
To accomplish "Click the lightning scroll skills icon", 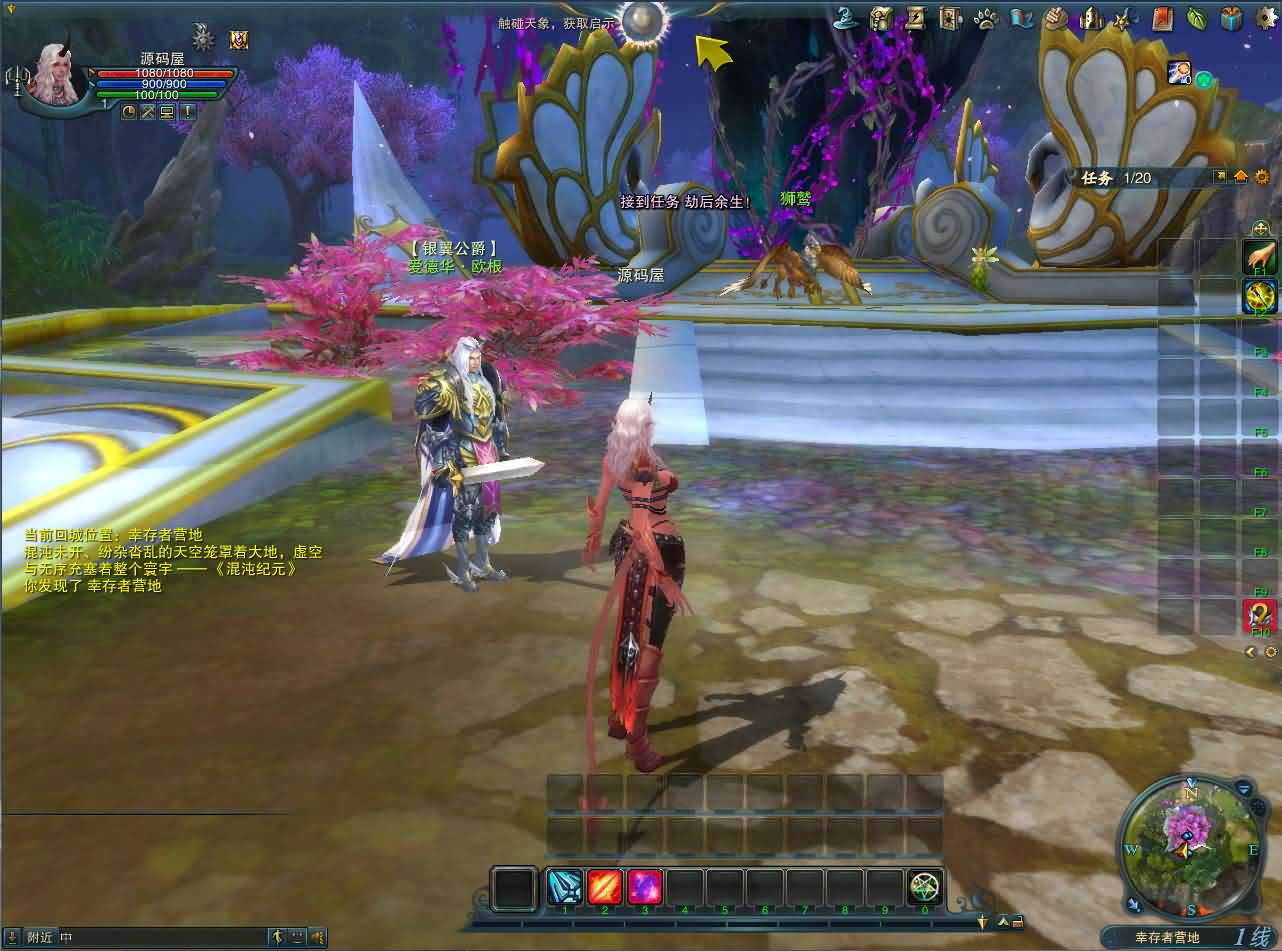I will [x=916, y=18].
